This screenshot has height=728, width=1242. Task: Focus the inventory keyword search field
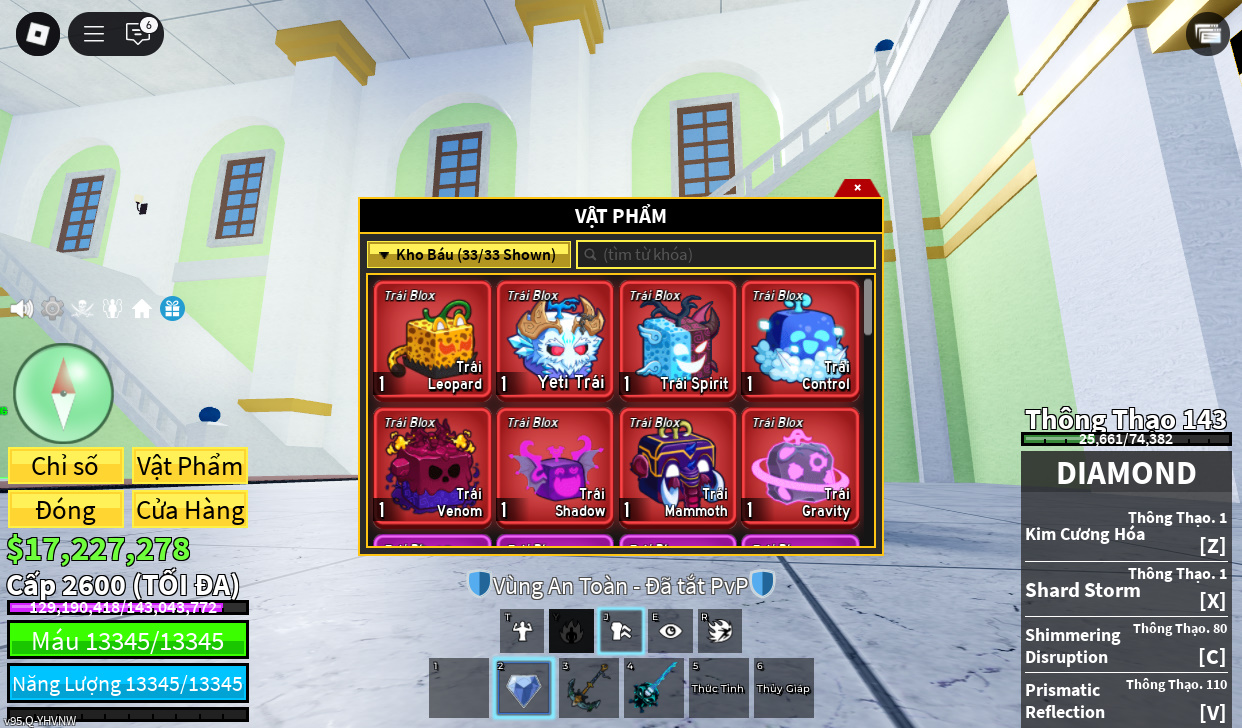(726, 255)
